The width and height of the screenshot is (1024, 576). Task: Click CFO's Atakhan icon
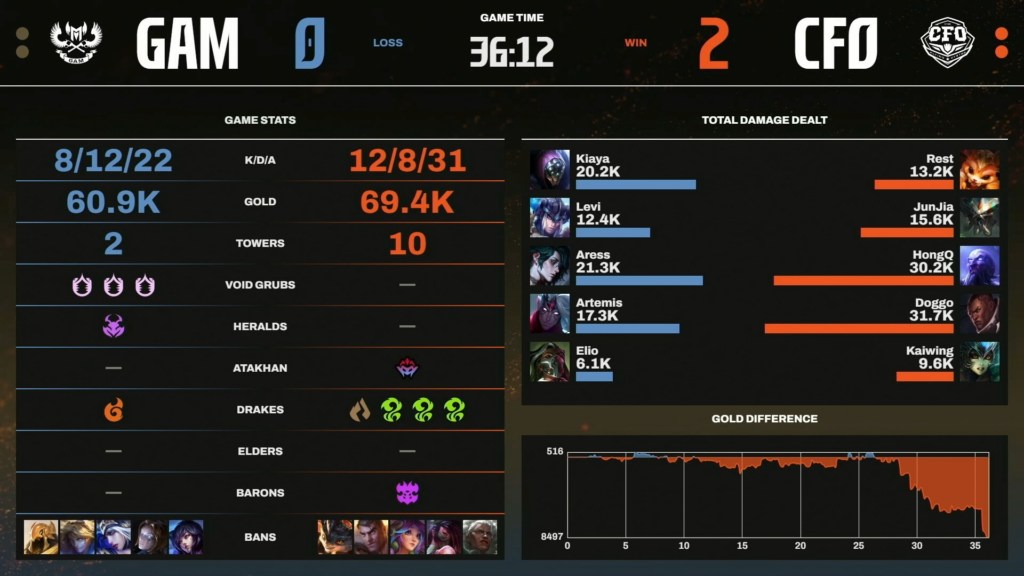(x=407, y=368)
